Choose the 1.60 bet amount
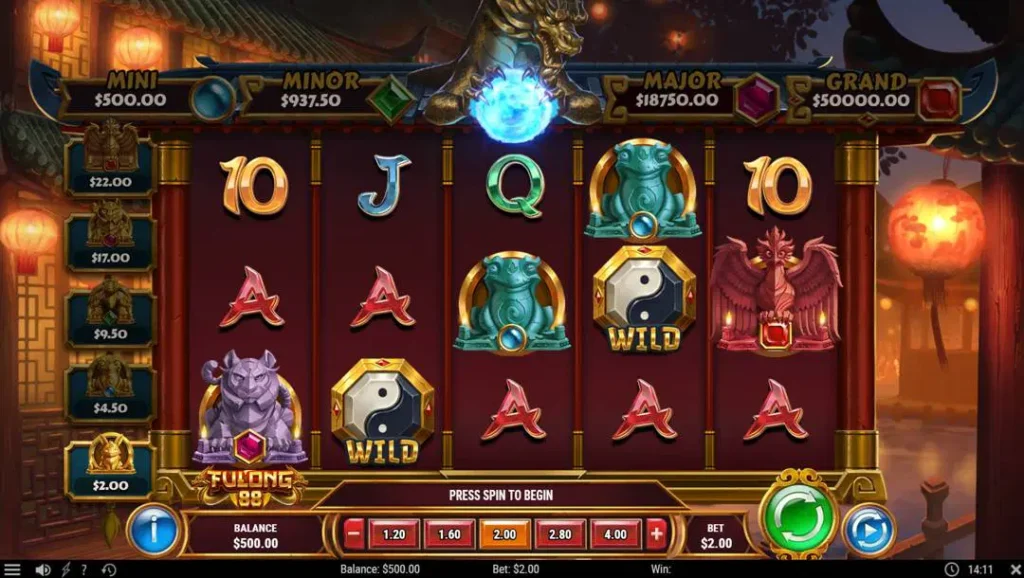 point(449,534)
